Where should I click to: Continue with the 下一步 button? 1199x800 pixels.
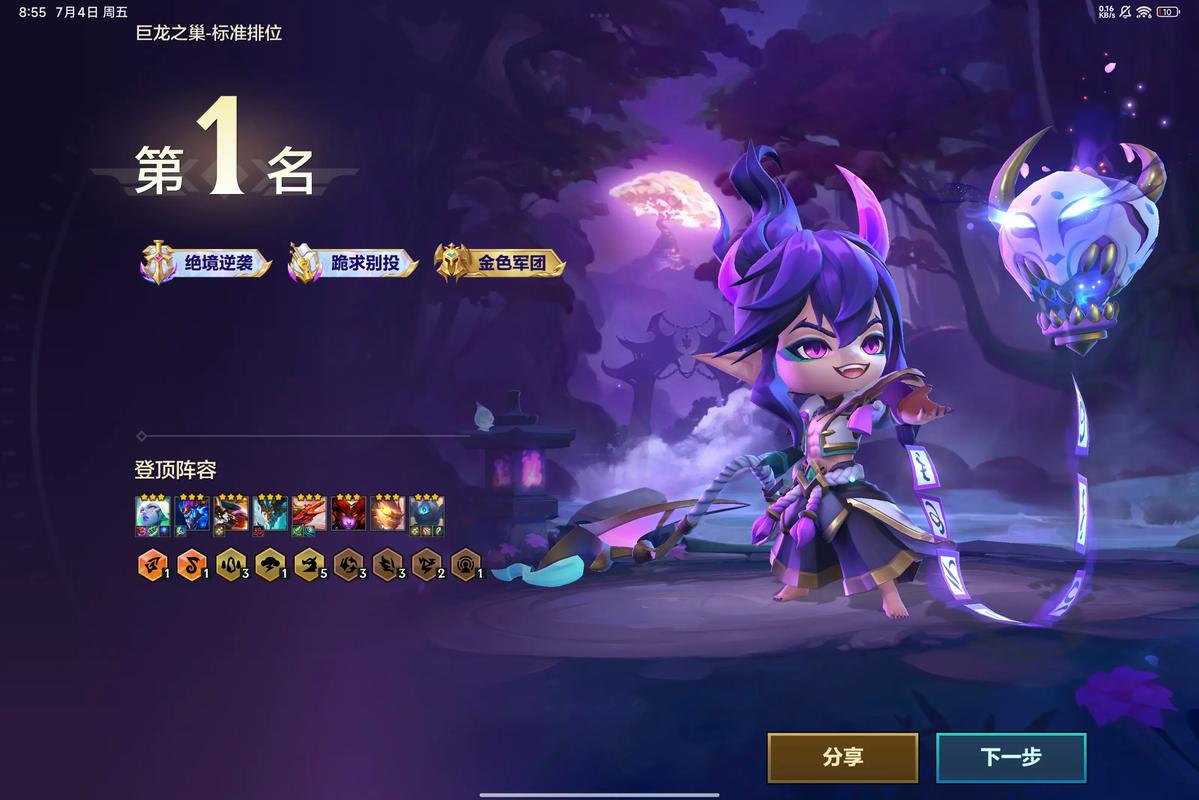click(x=1010, y=758)
